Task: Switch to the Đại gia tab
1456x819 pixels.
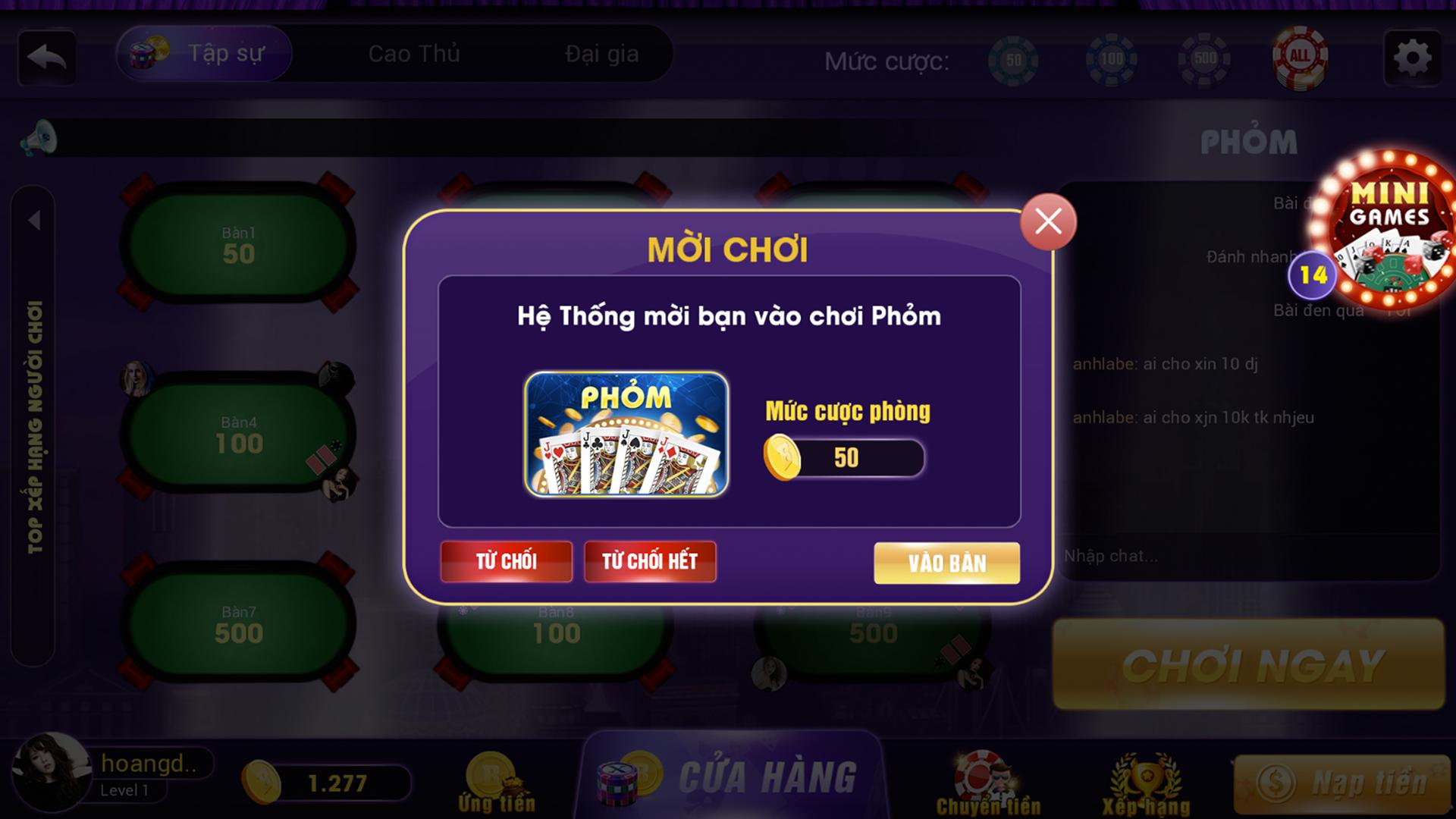Action: pos(601,53)
